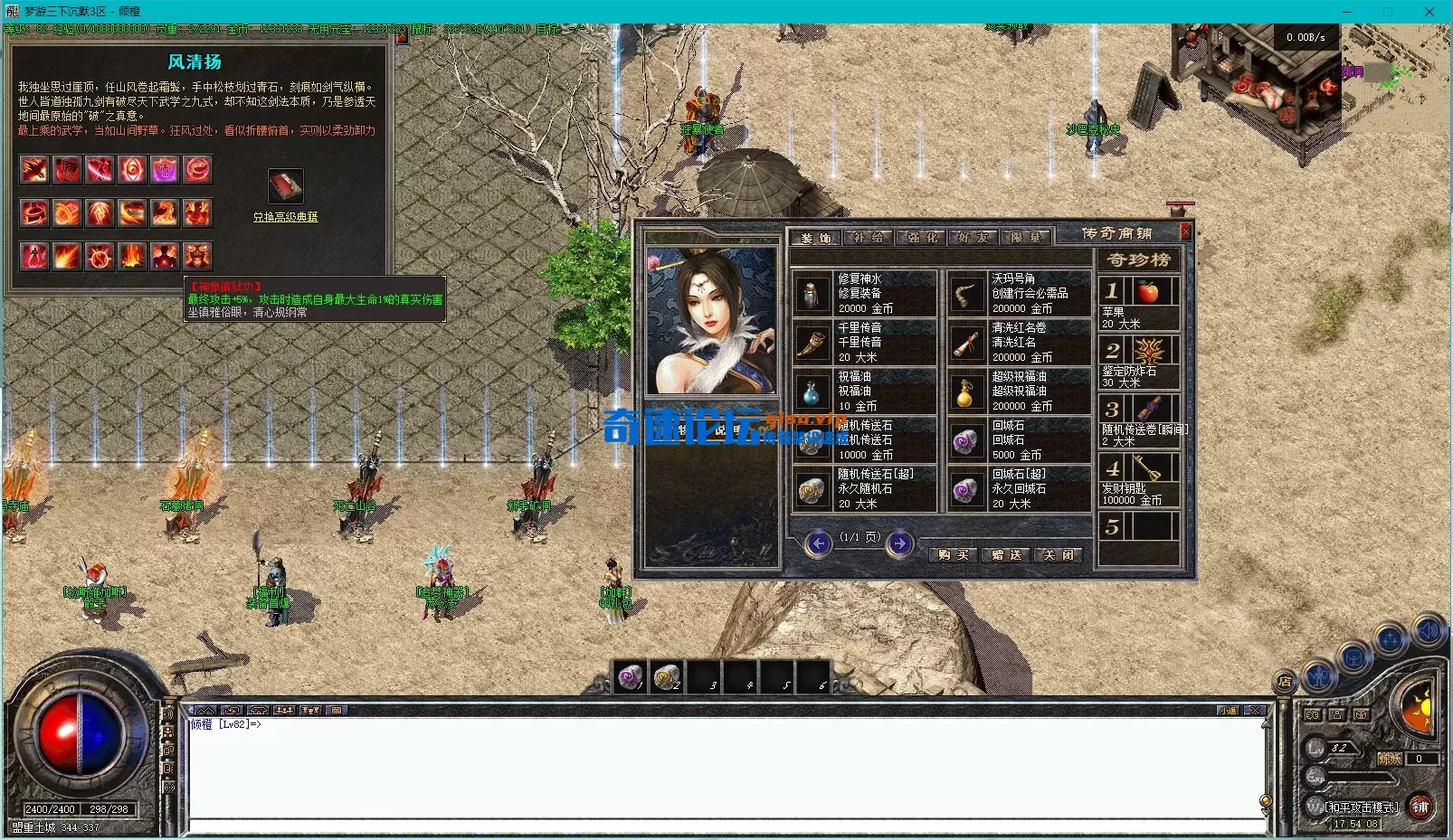Screen dimensions: 1453x840
Task: Toggle sound with the speaker button
Action: tap(1429, 630)
